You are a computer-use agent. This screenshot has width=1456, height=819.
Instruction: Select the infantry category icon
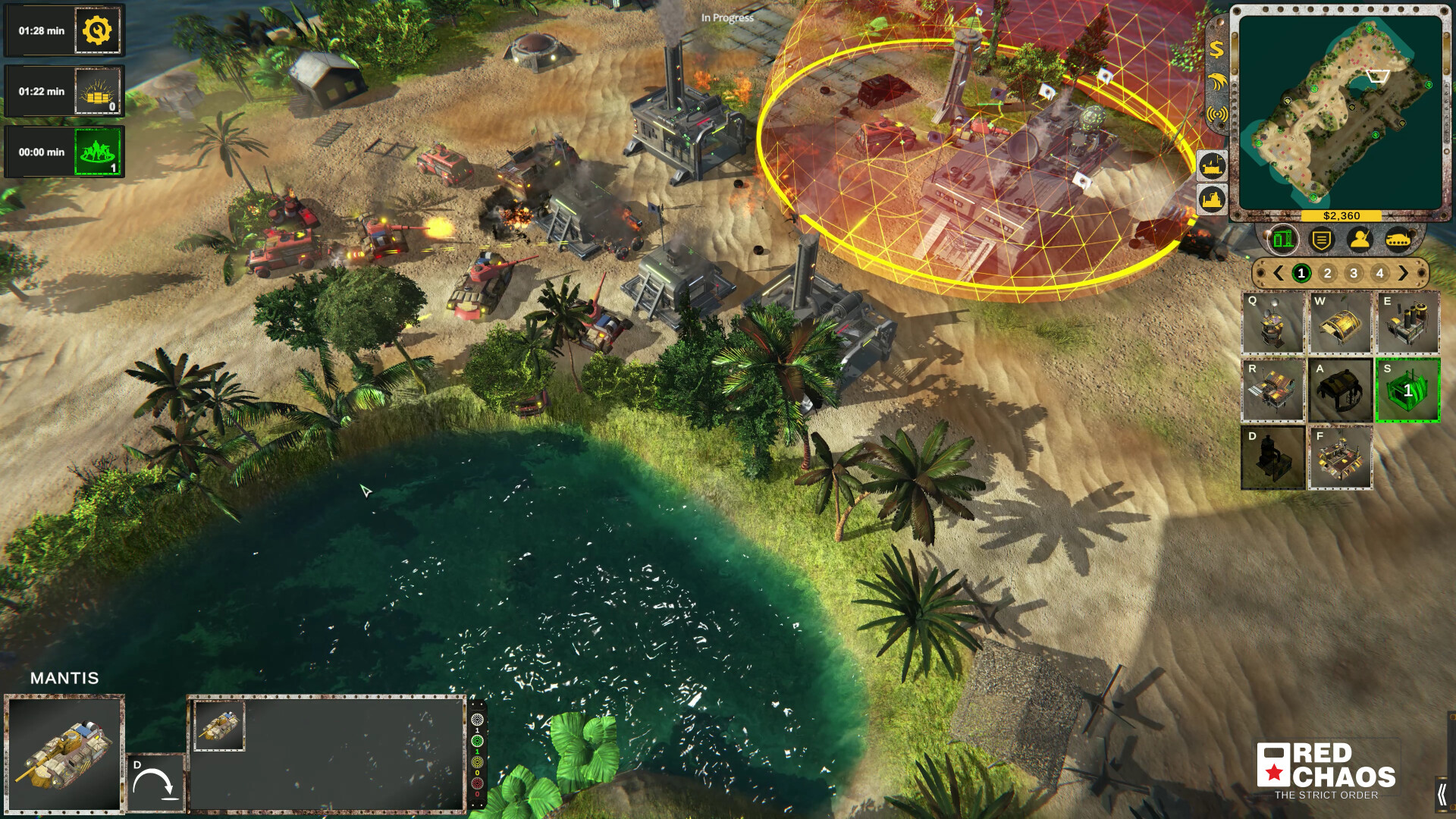coord(1359,238)
